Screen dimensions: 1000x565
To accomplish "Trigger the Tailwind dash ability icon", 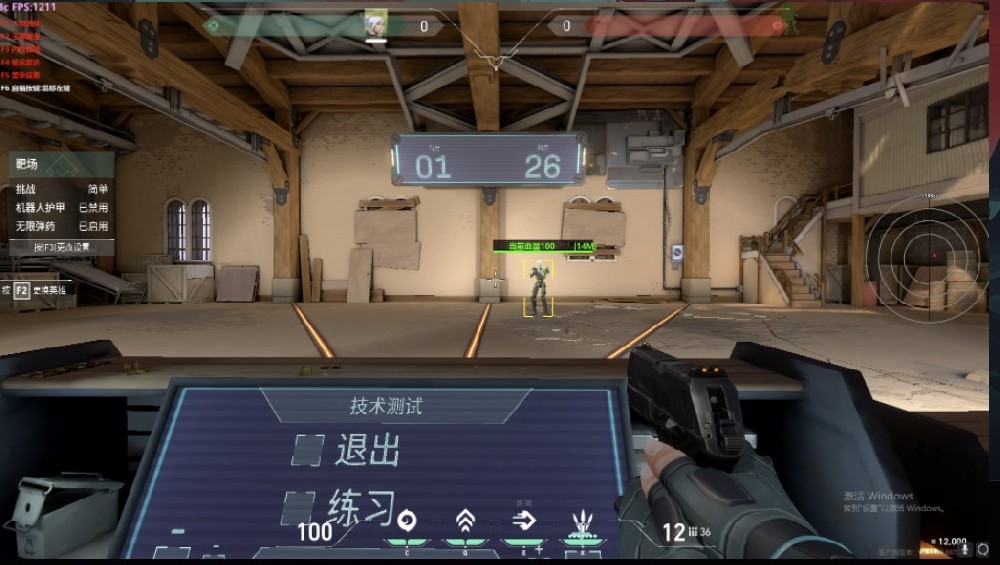I will click(523, 521).
